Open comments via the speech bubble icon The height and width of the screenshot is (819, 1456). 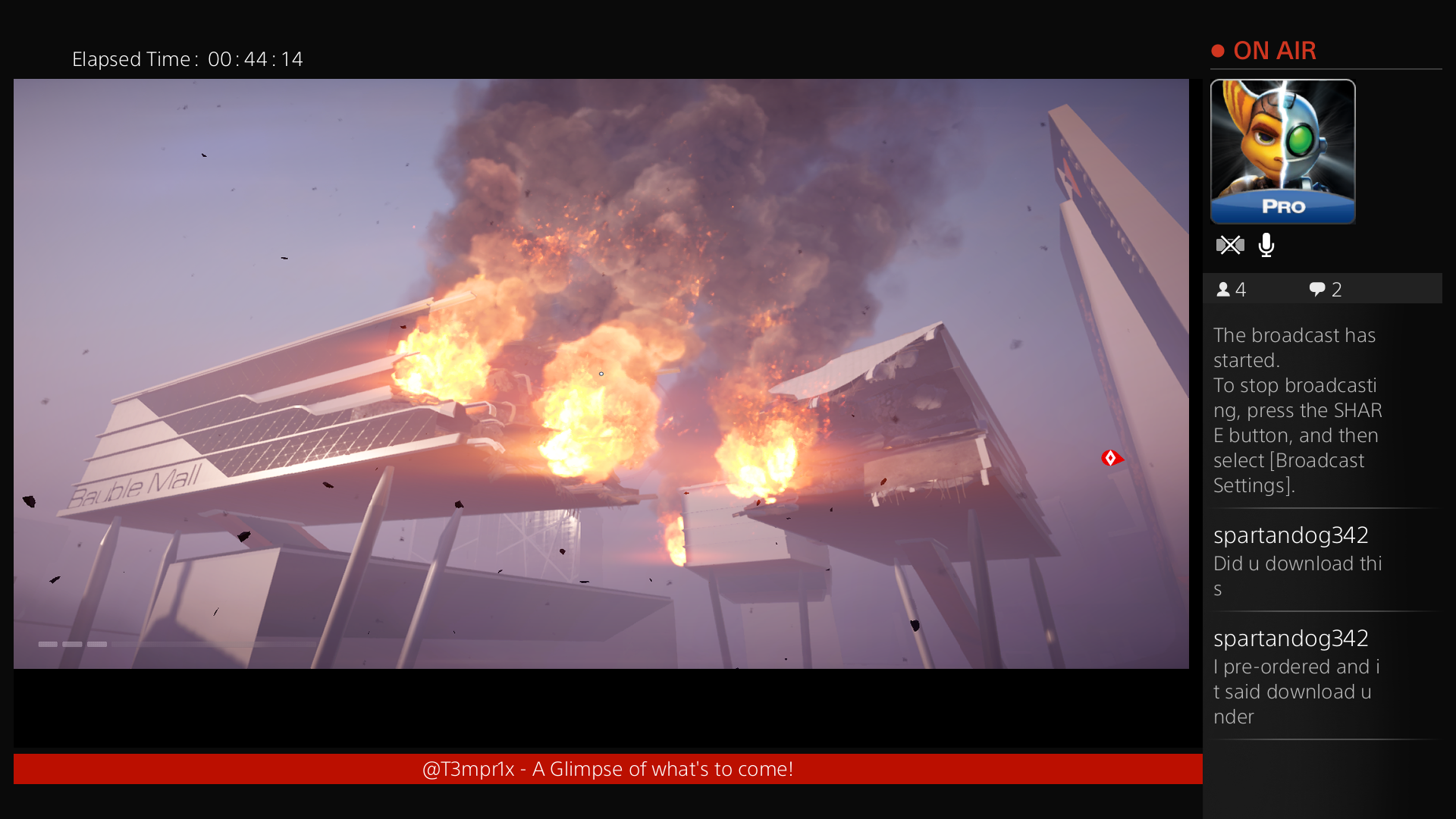(1316, 289)
